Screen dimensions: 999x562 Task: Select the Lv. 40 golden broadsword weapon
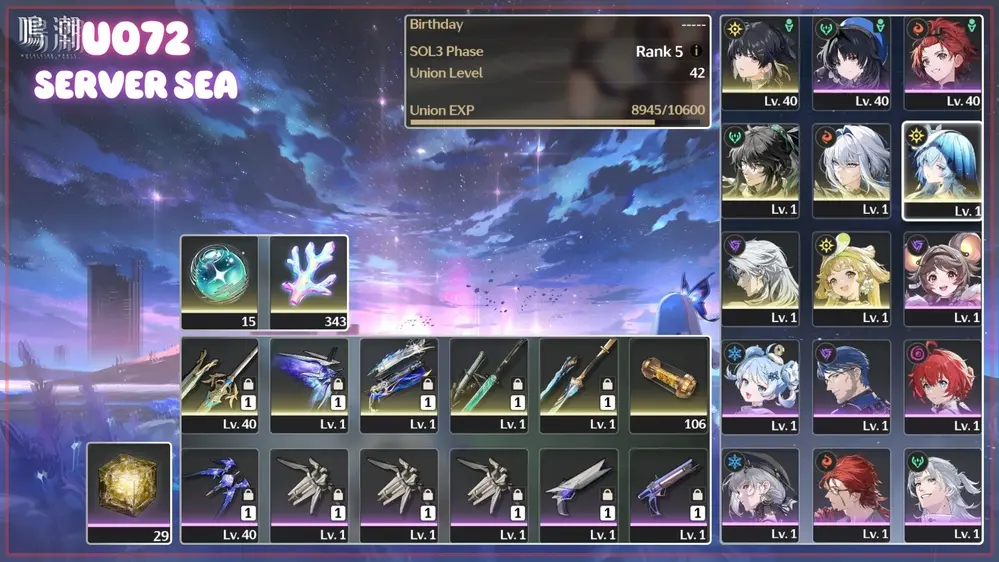point(219,380)
